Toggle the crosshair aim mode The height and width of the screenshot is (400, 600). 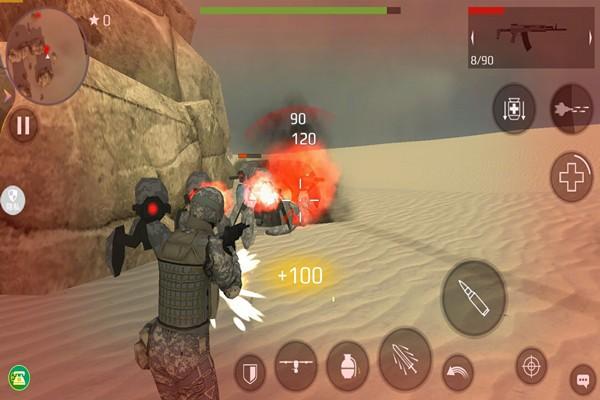tap(531, 366)
